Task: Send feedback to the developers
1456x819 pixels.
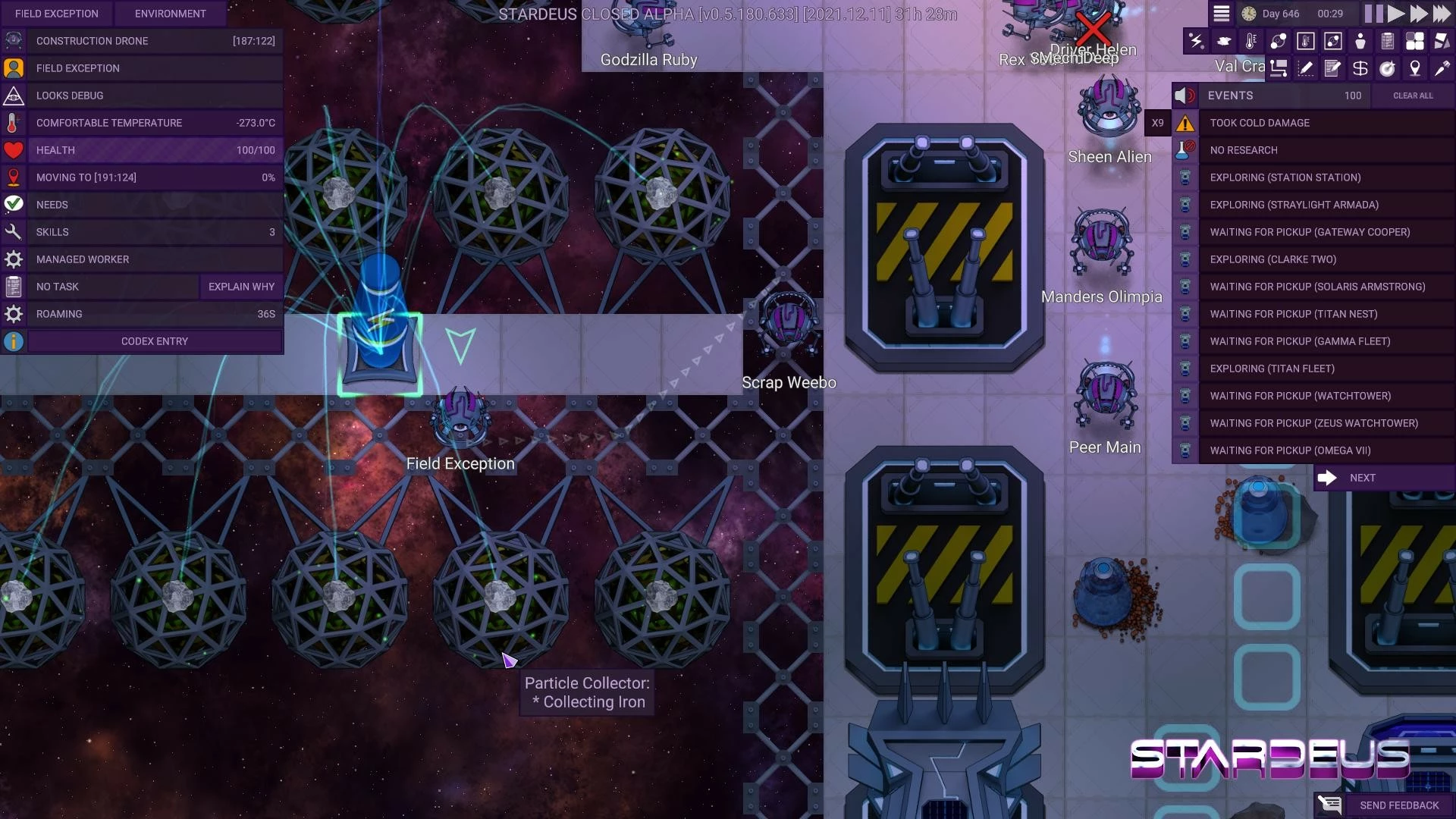Action: (1398, 805)
